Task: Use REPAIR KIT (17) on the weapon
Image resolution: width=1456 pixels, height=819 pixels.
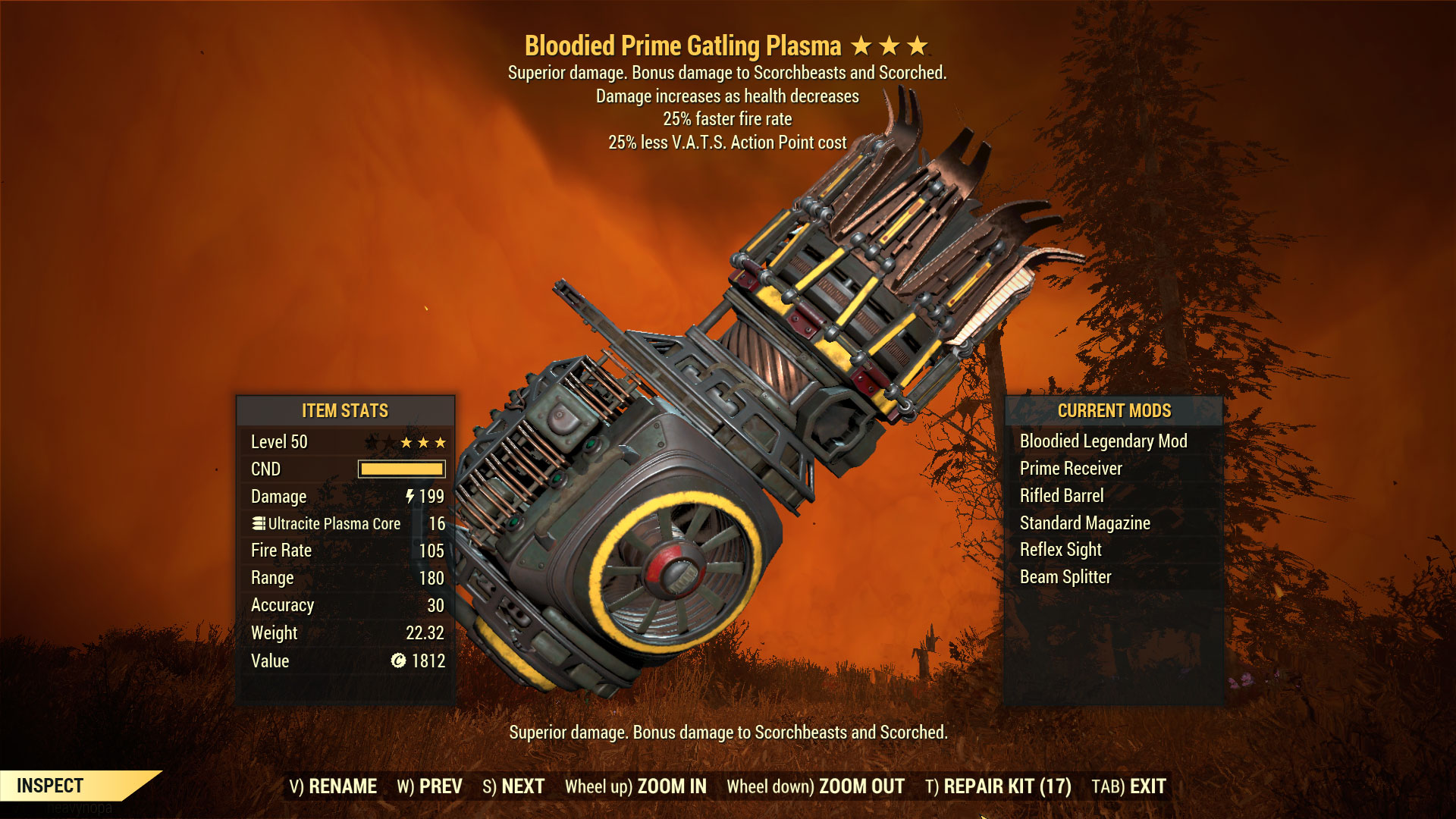Action: (x=998, y=786)
